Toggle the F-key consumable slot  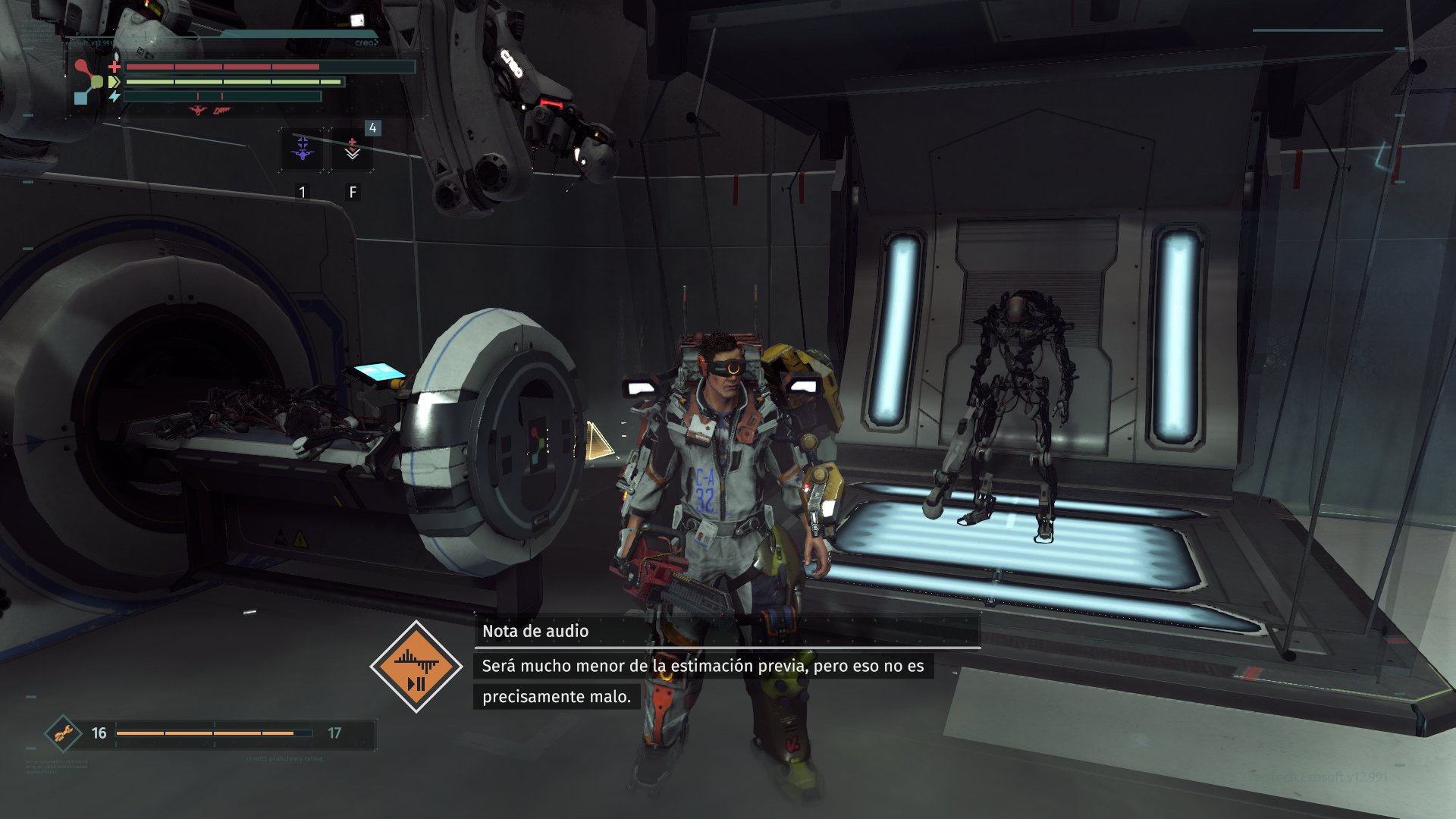click(x=352, y=192)
